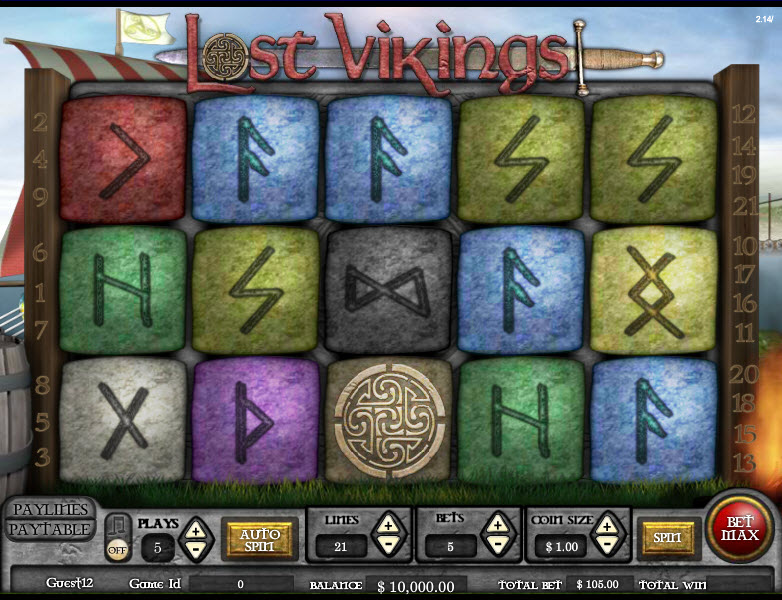
Task: Start Auto Spin
Action: [x=259, y=539]
